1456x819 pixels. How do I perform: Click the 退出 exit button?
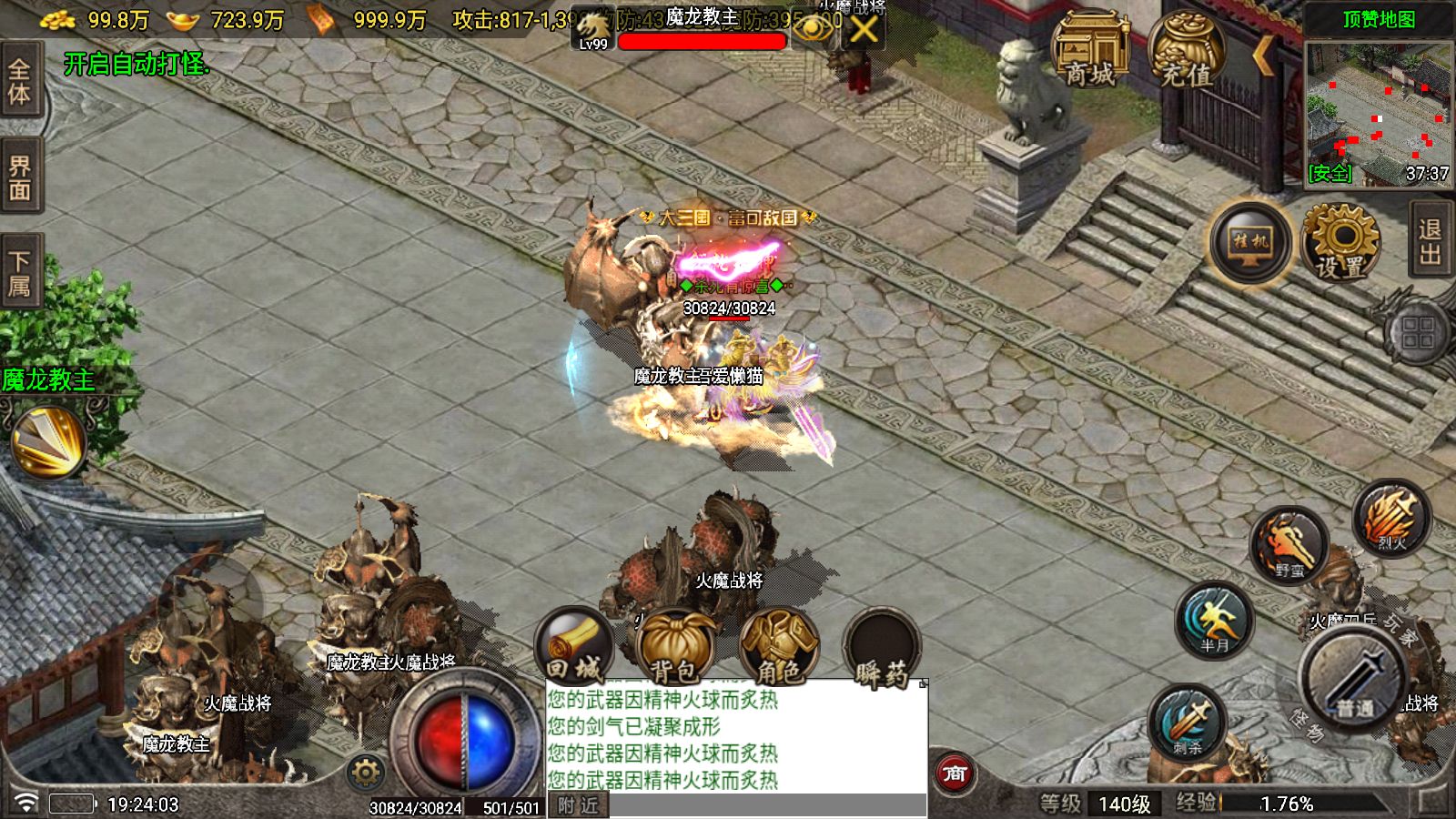(1431, 241)
